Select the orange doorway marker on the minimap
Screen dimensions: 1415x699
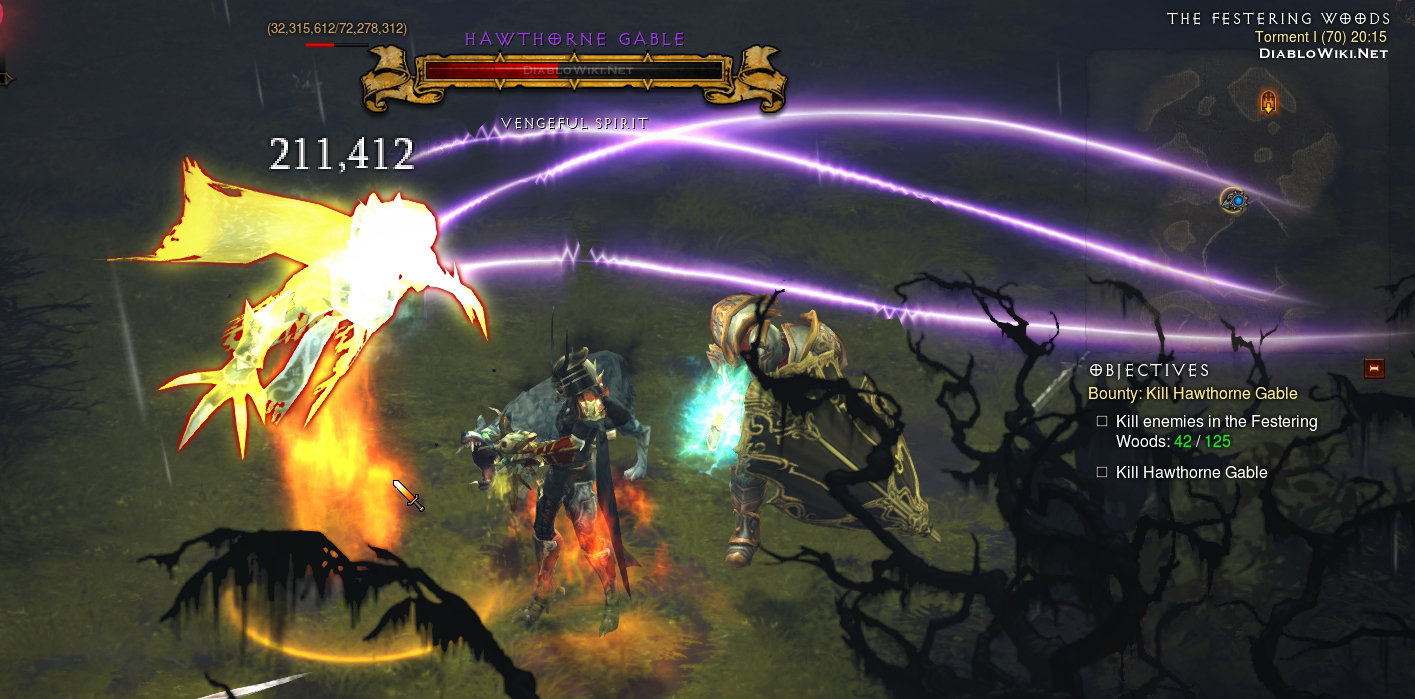[x=1269, y=101]
